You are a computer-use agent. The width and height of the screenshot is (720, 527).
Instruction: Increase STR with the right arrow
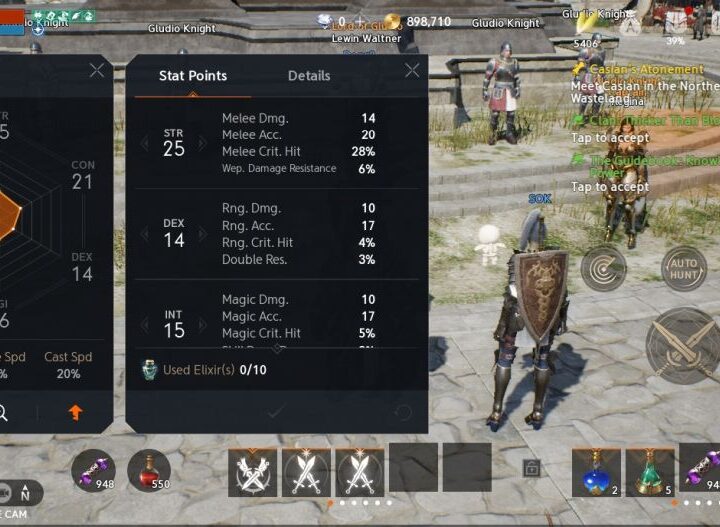(206, 143)
